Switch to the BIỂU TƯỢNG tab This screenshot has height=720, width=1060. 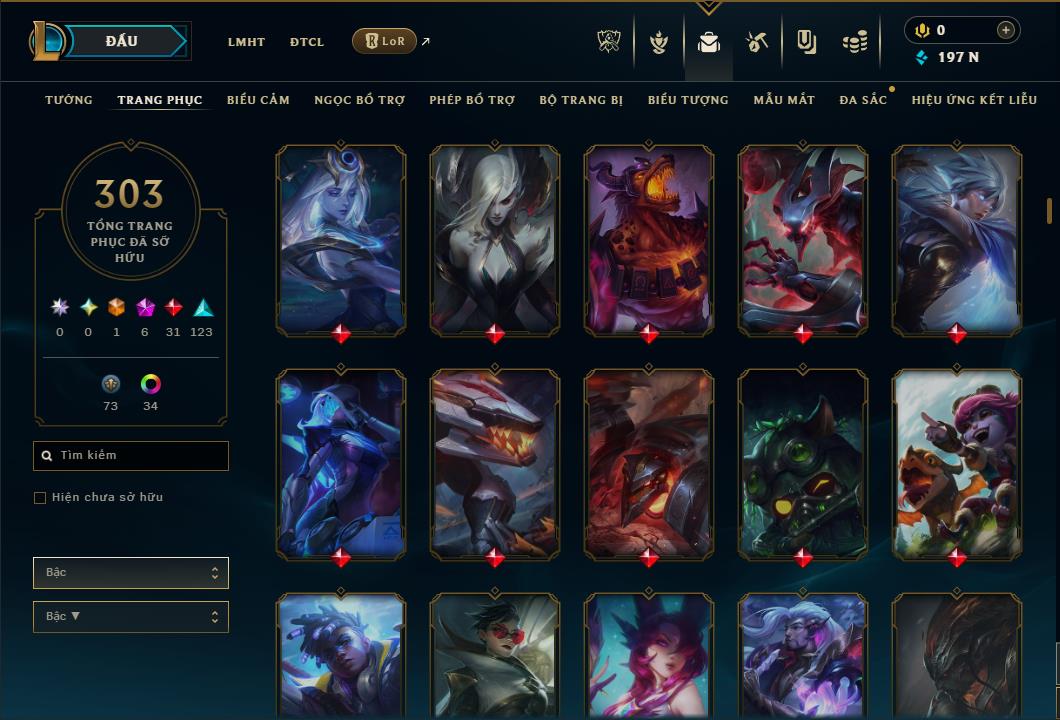688,100
